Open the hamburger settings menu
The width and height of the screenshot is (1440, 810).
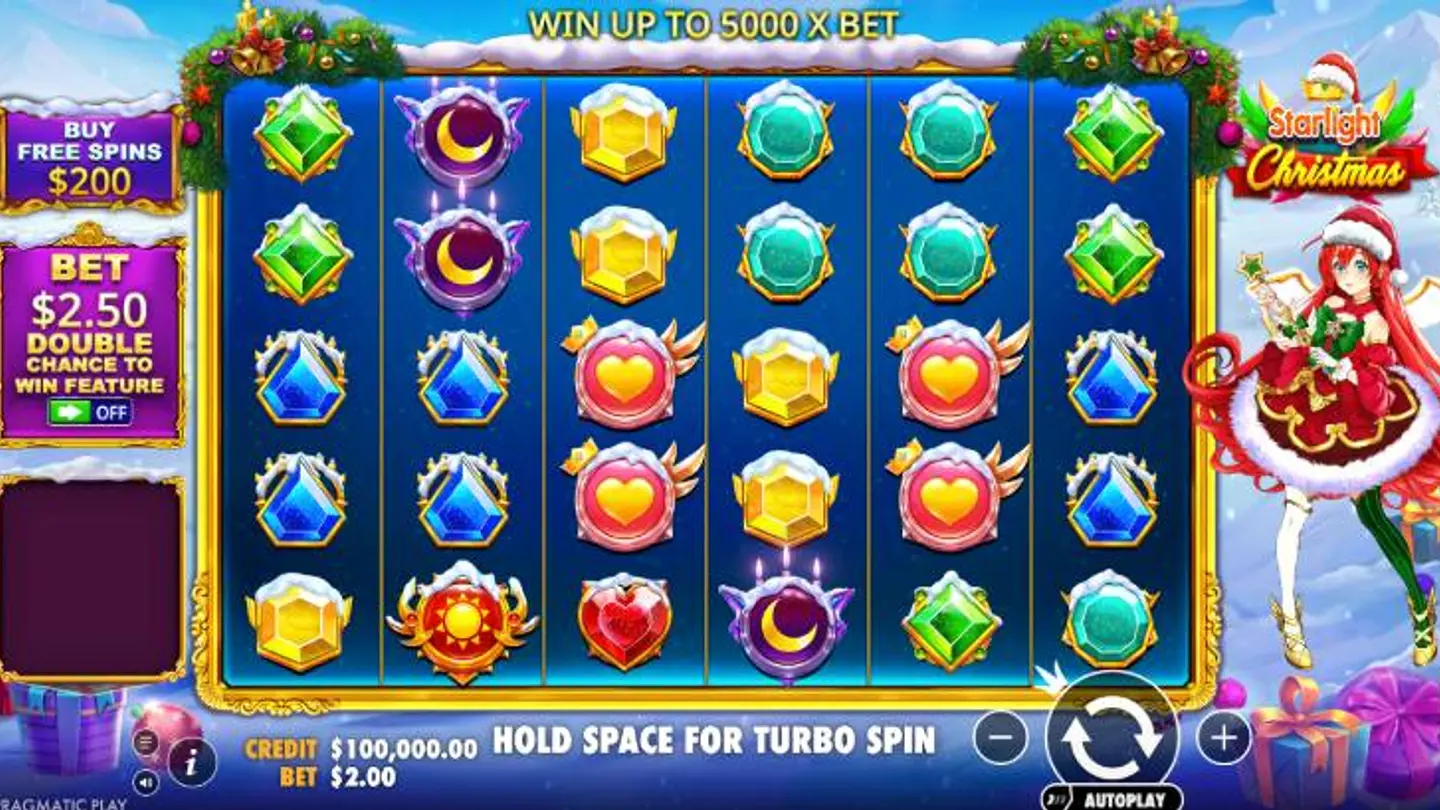(x=145, y=742)
